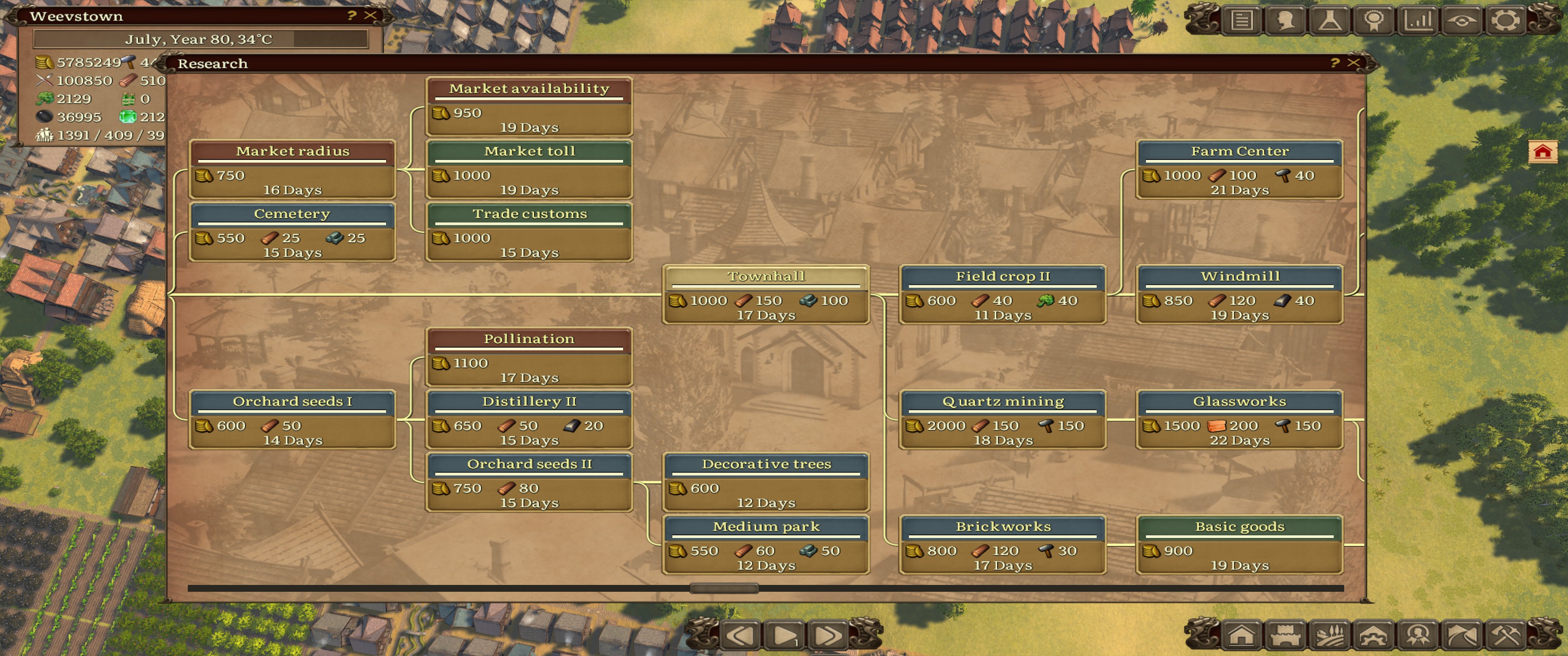Choose the Medium park research
Viewport: 1568px width, 656px height.
click(766, 545)
